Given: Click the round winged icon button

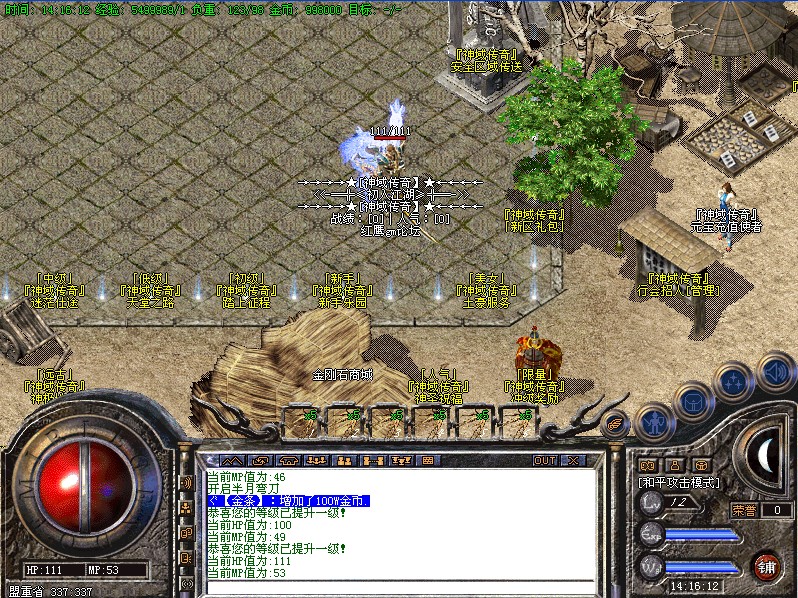Looking at the screenshot, I should click(x=615, y=423).
